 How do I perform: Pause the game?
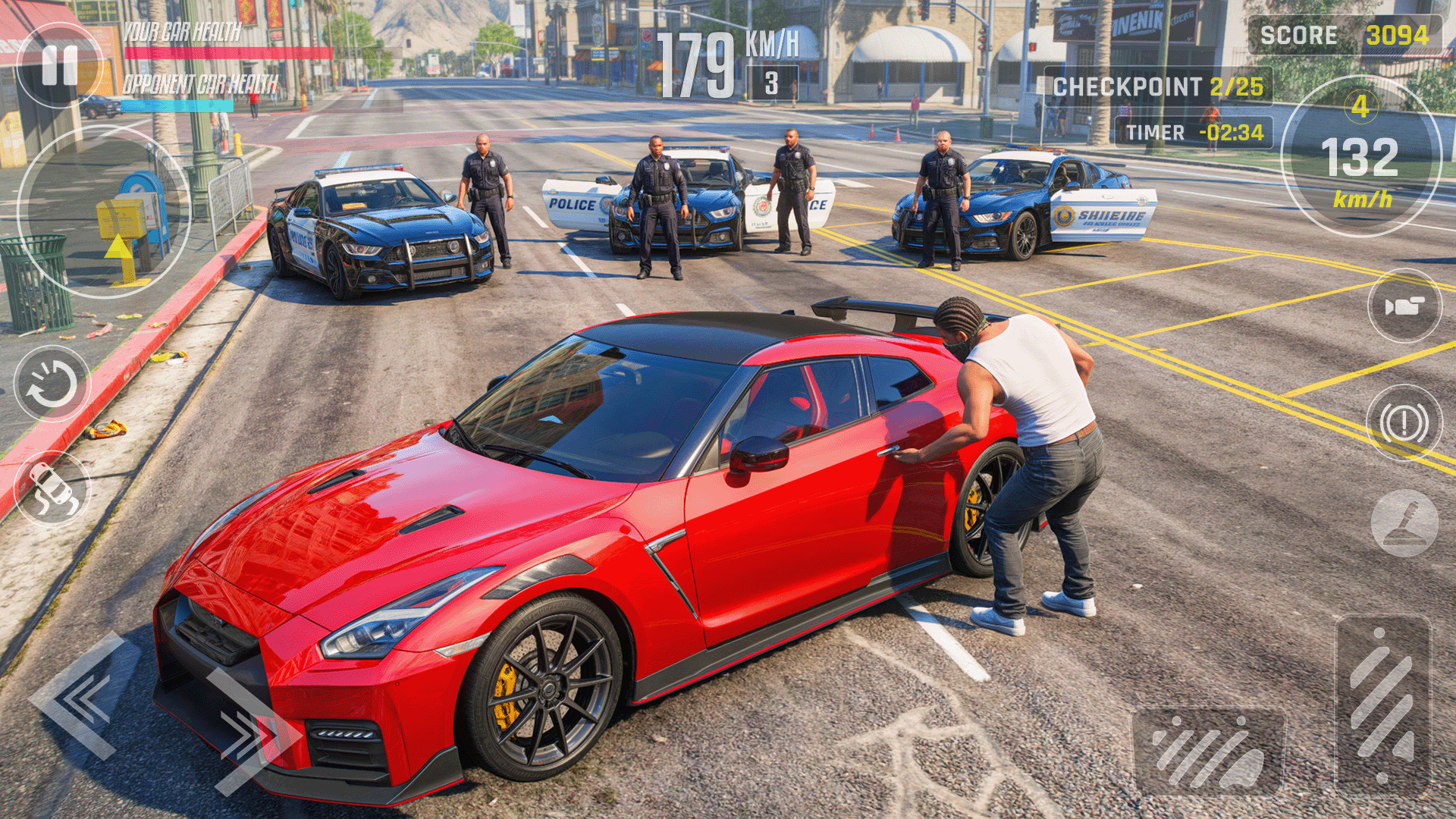coord(59,65)
